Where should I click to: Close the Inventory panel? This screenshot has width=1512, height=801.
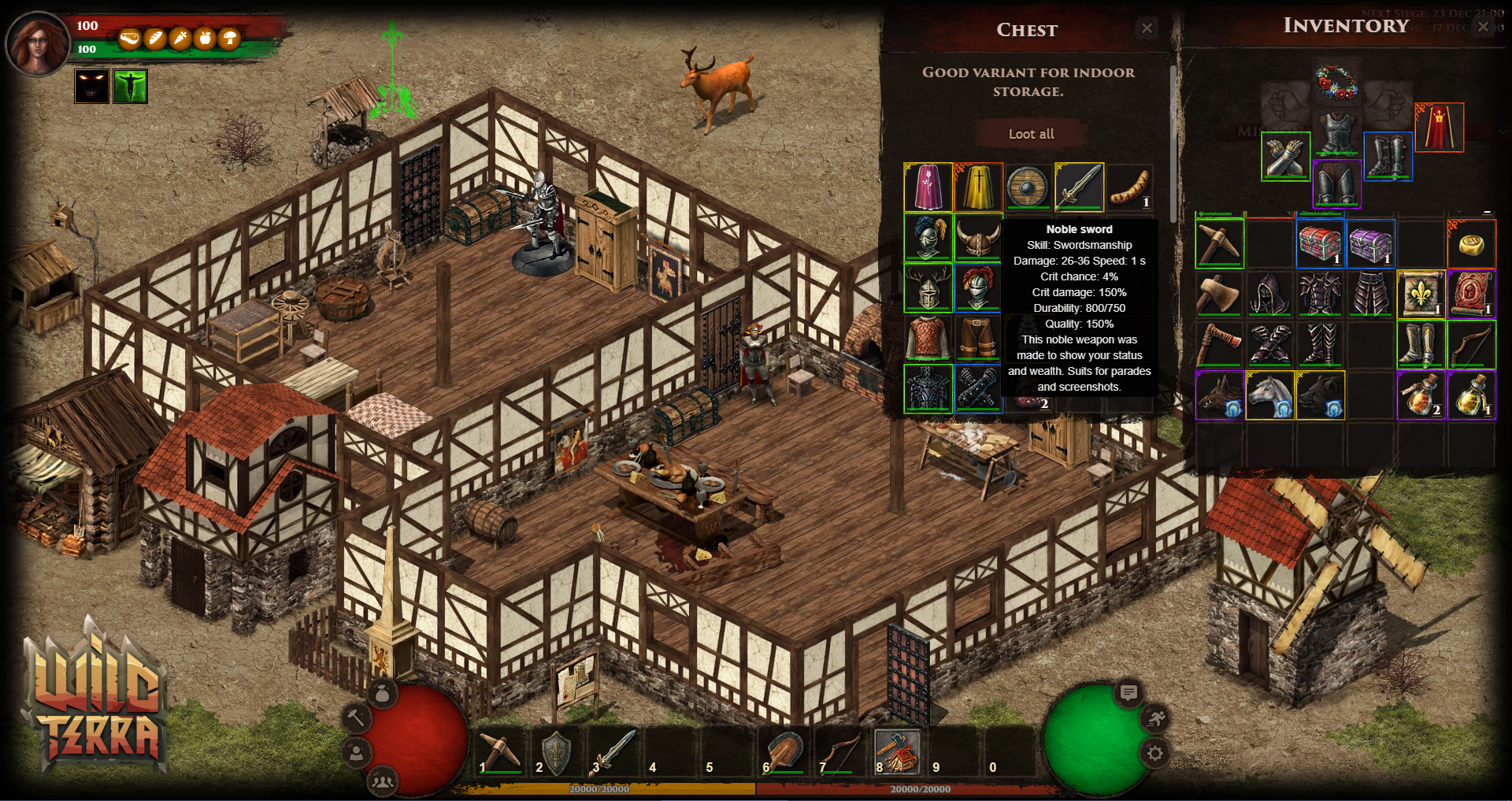pyautogui.click(x=1483, y=26)
